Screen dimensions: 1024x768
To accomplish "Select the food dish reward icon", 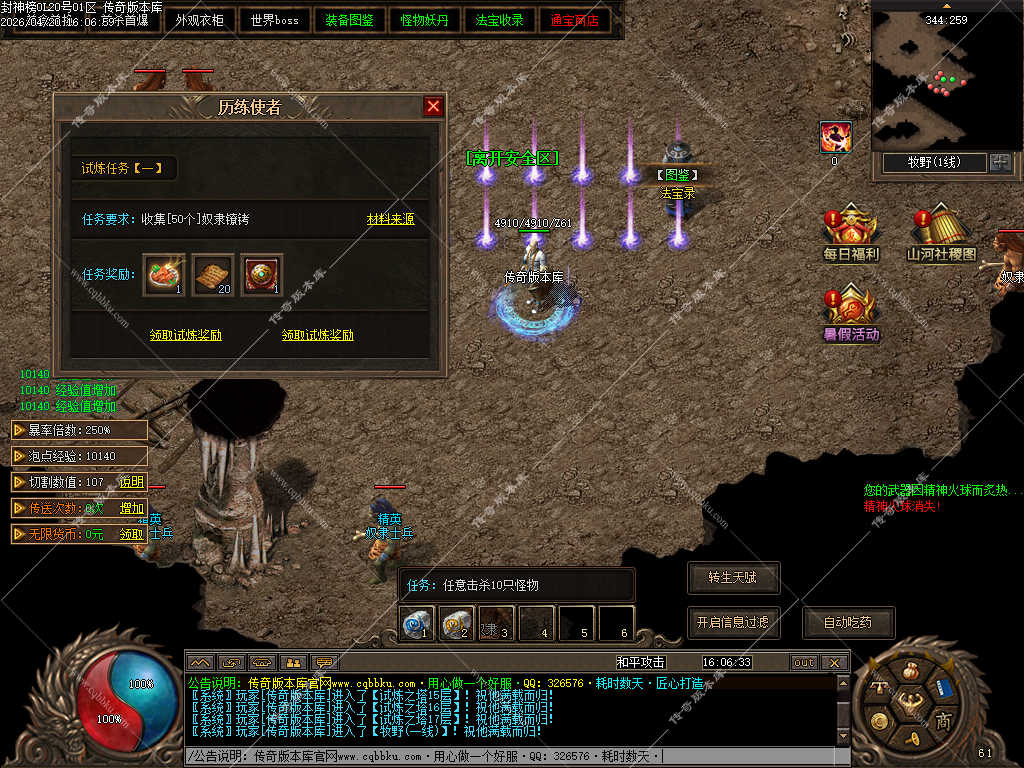I will coord(164,274).
